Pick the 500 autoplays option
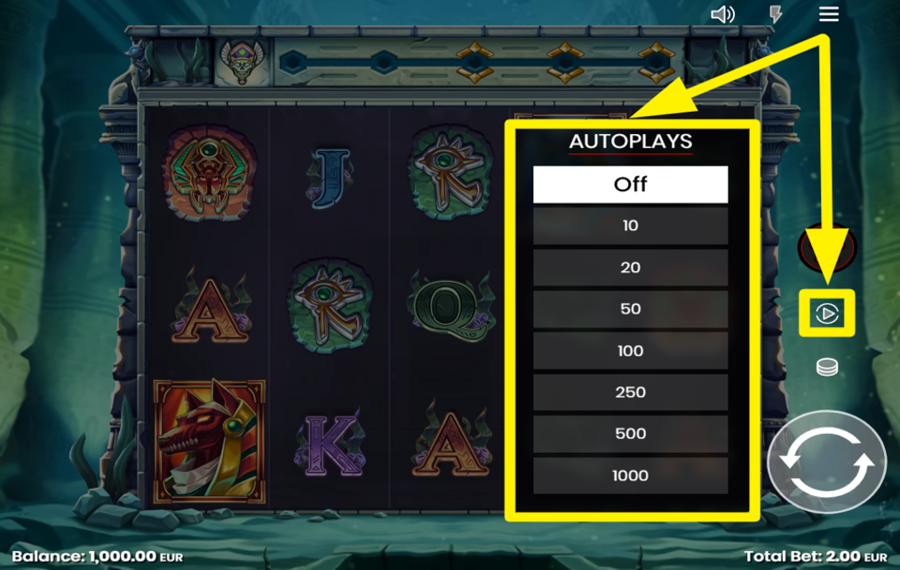The image size is (900, 570). 630,434
